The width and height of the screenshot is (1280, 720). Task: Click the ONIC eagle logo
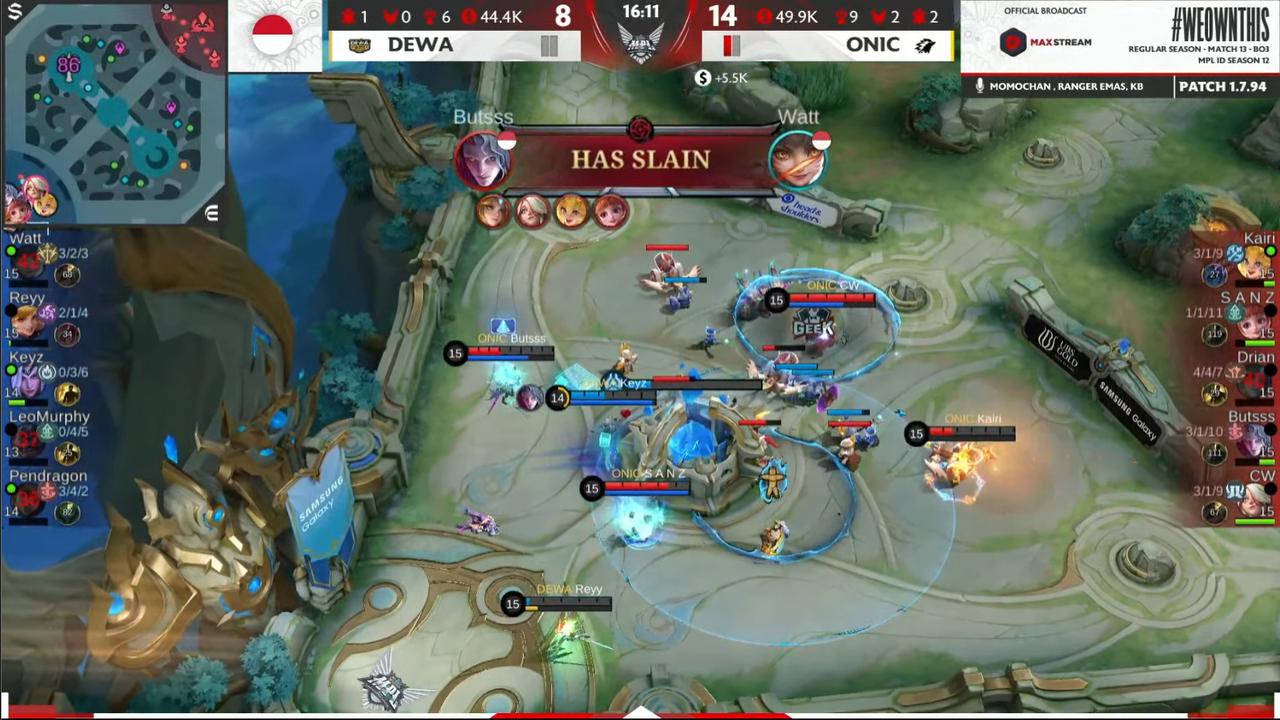tap(926, 45)
